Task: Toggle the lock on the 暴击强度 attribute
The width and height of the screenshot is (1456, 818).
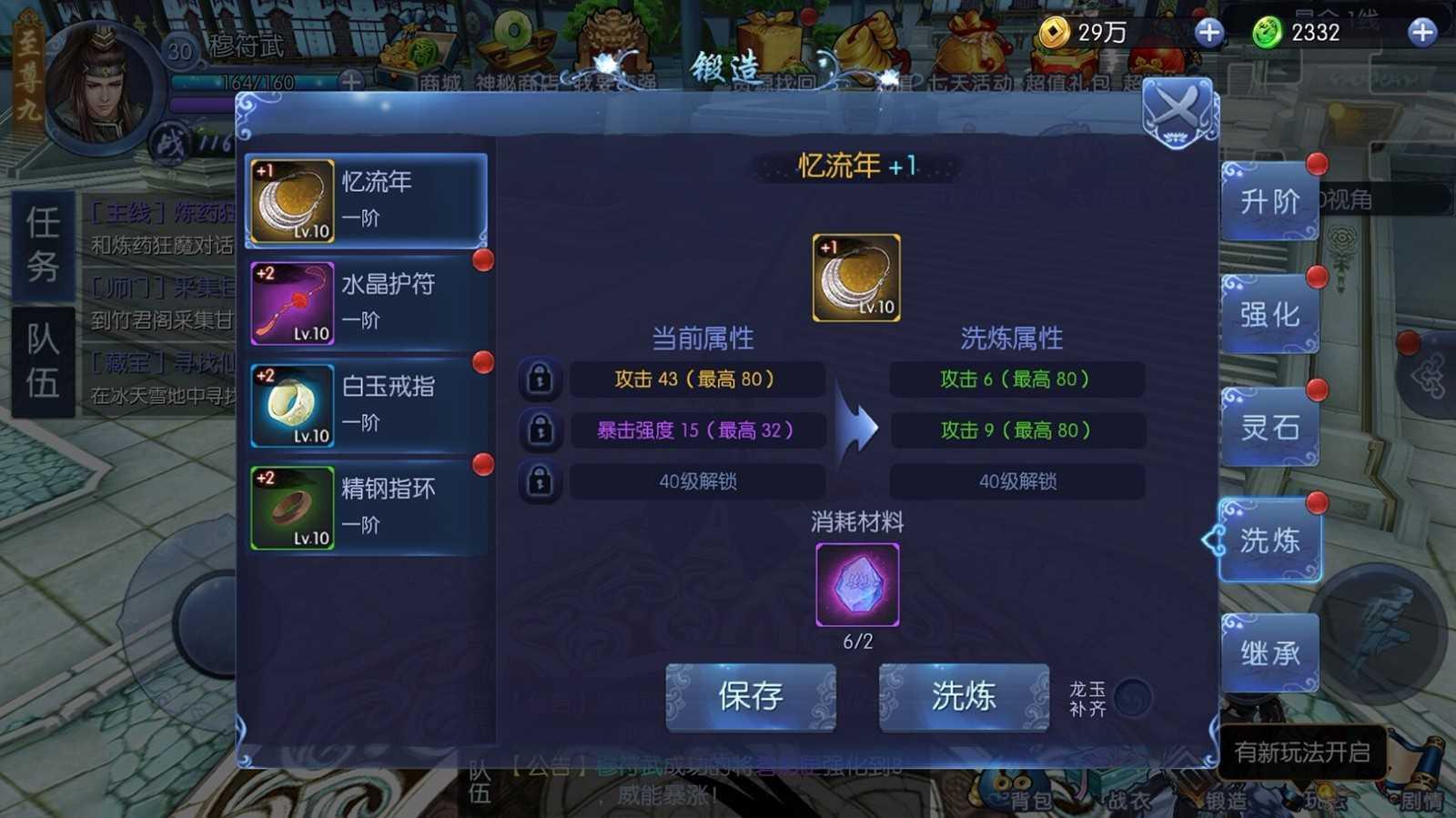Action: click(x=540, y=431)
